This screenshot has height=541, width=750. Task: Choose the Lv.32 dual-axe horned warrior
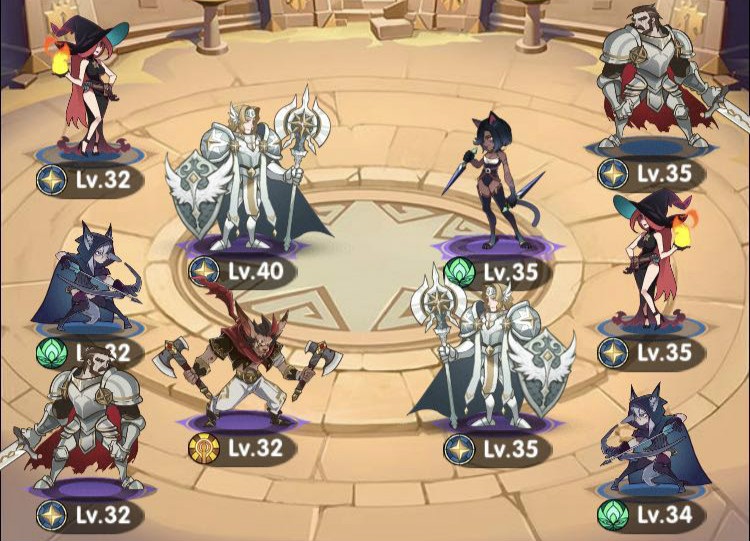coord(247,355)
